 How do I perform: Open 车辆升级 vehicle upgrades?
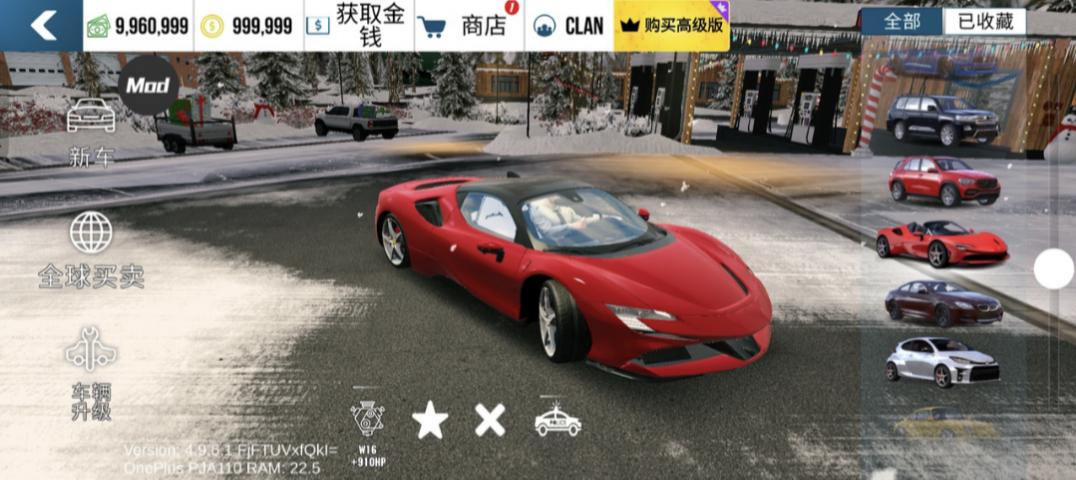[x=91, y=372]
